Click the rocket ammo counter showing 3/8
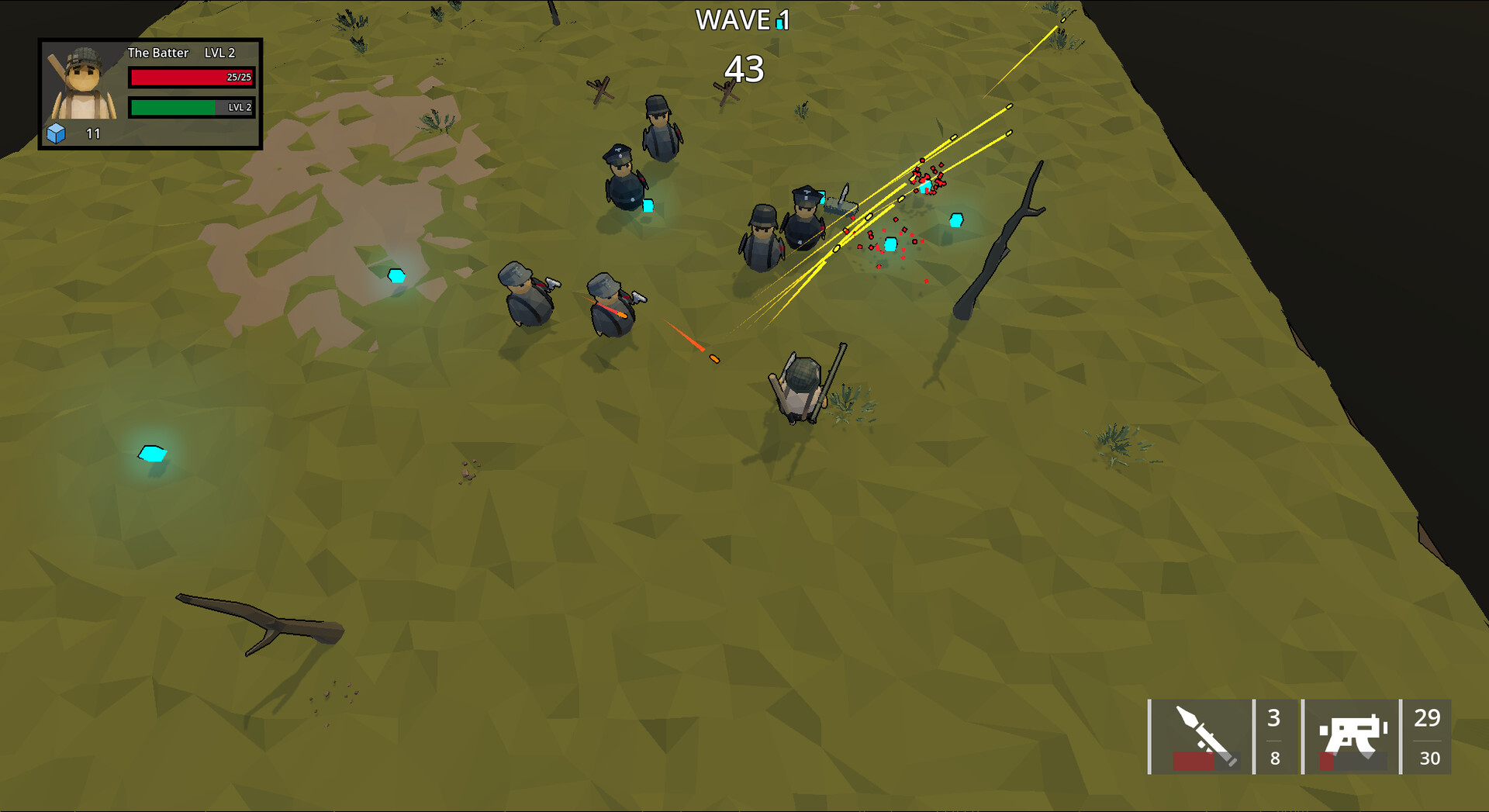Screen dimensions: 1489x812 click(x=1275, y=737)
